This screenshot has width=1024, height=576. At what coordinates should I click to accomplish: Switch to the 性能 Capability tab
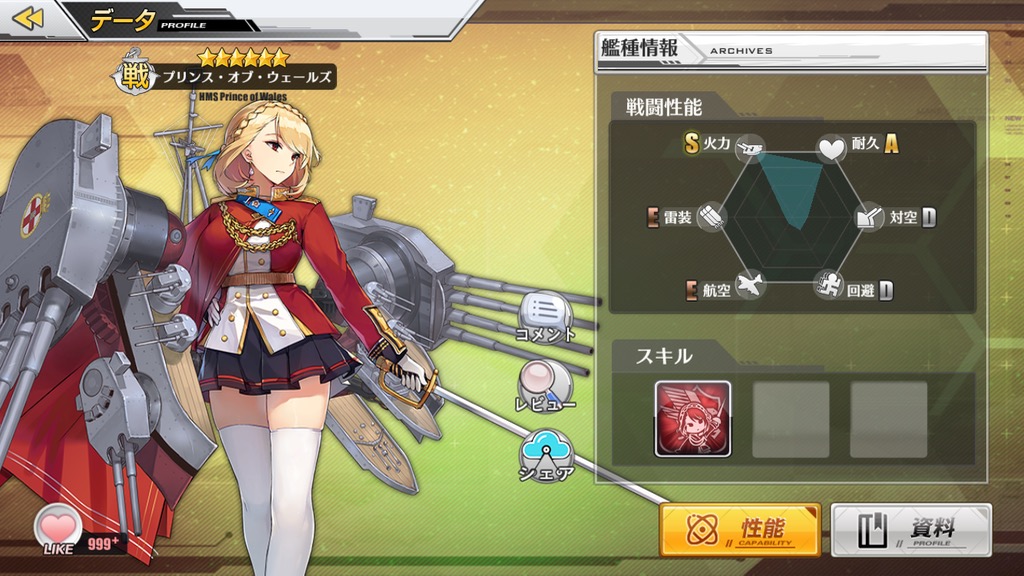pyautogui.click(x=740, y=529)
